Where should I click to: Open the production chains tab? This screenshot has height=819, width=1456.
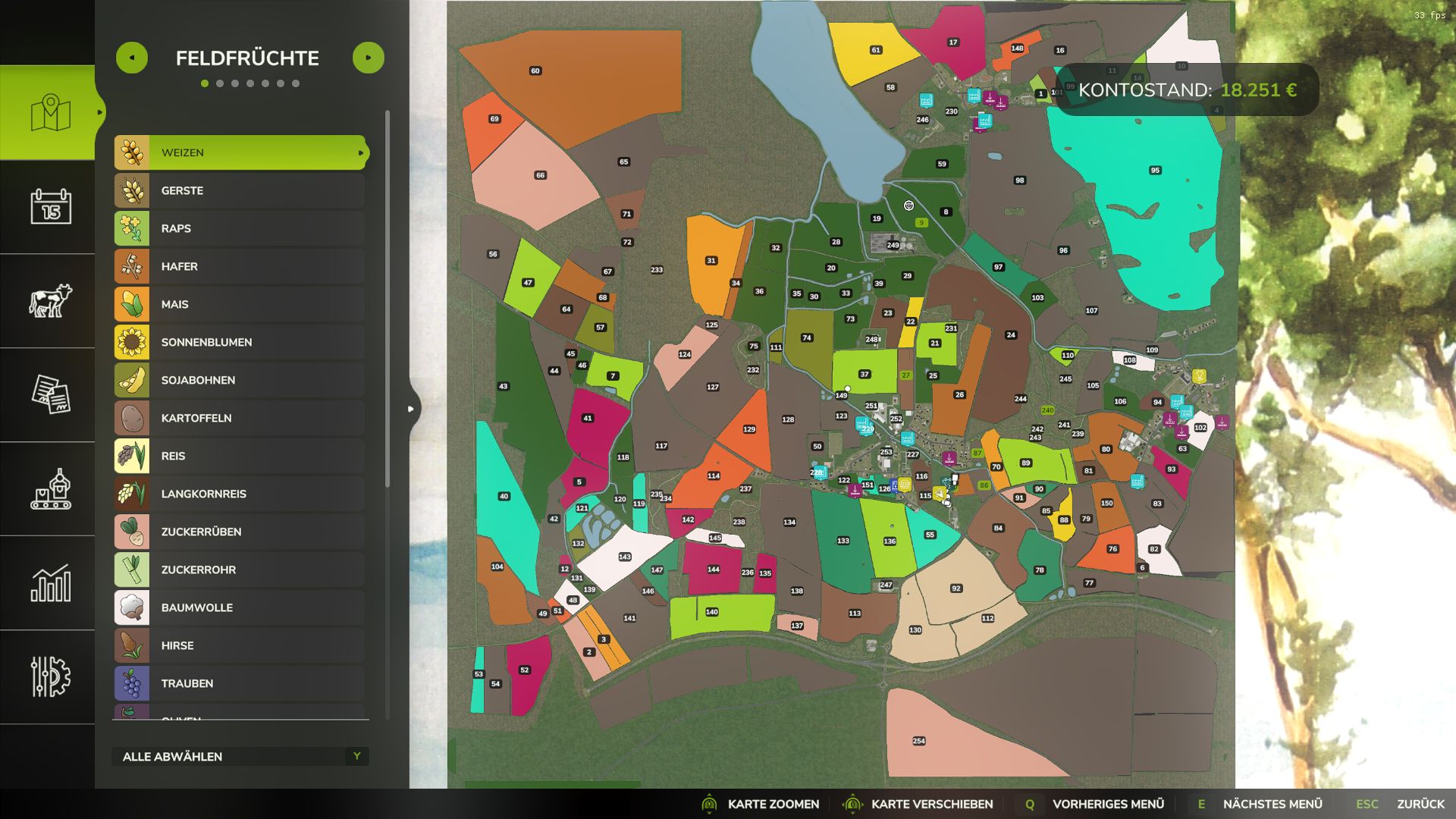(x=50, y=489)
